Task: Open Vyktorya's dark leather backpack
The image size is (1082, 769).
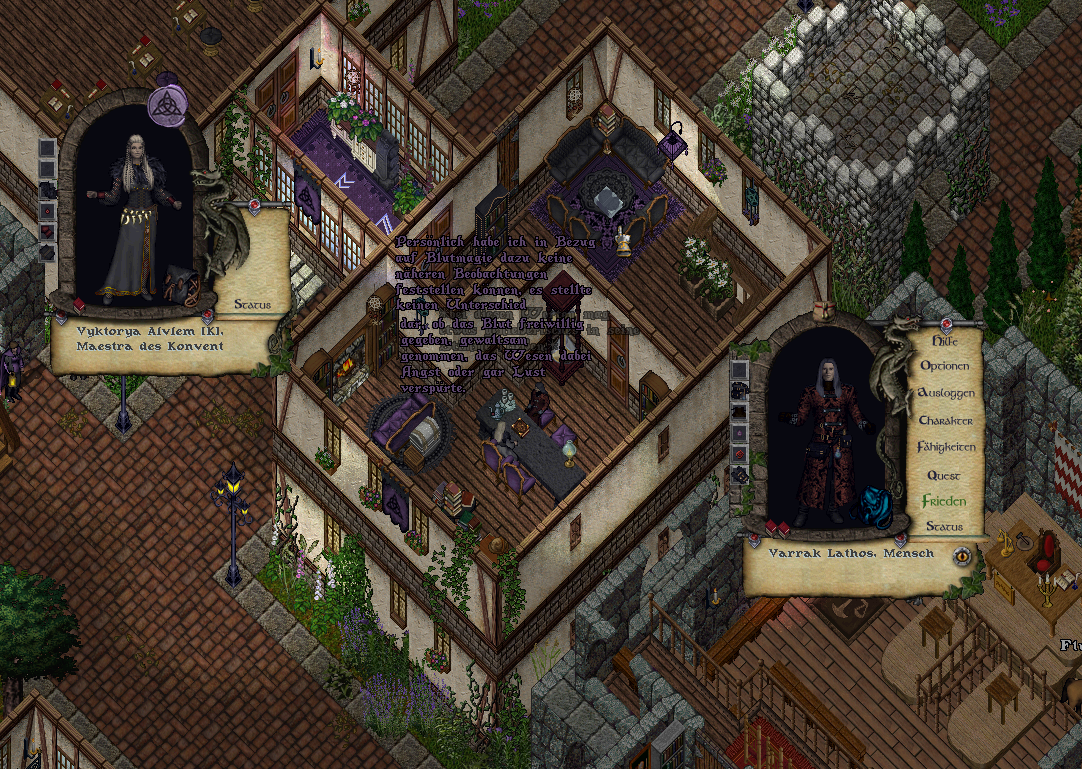Action: (180, 285)
